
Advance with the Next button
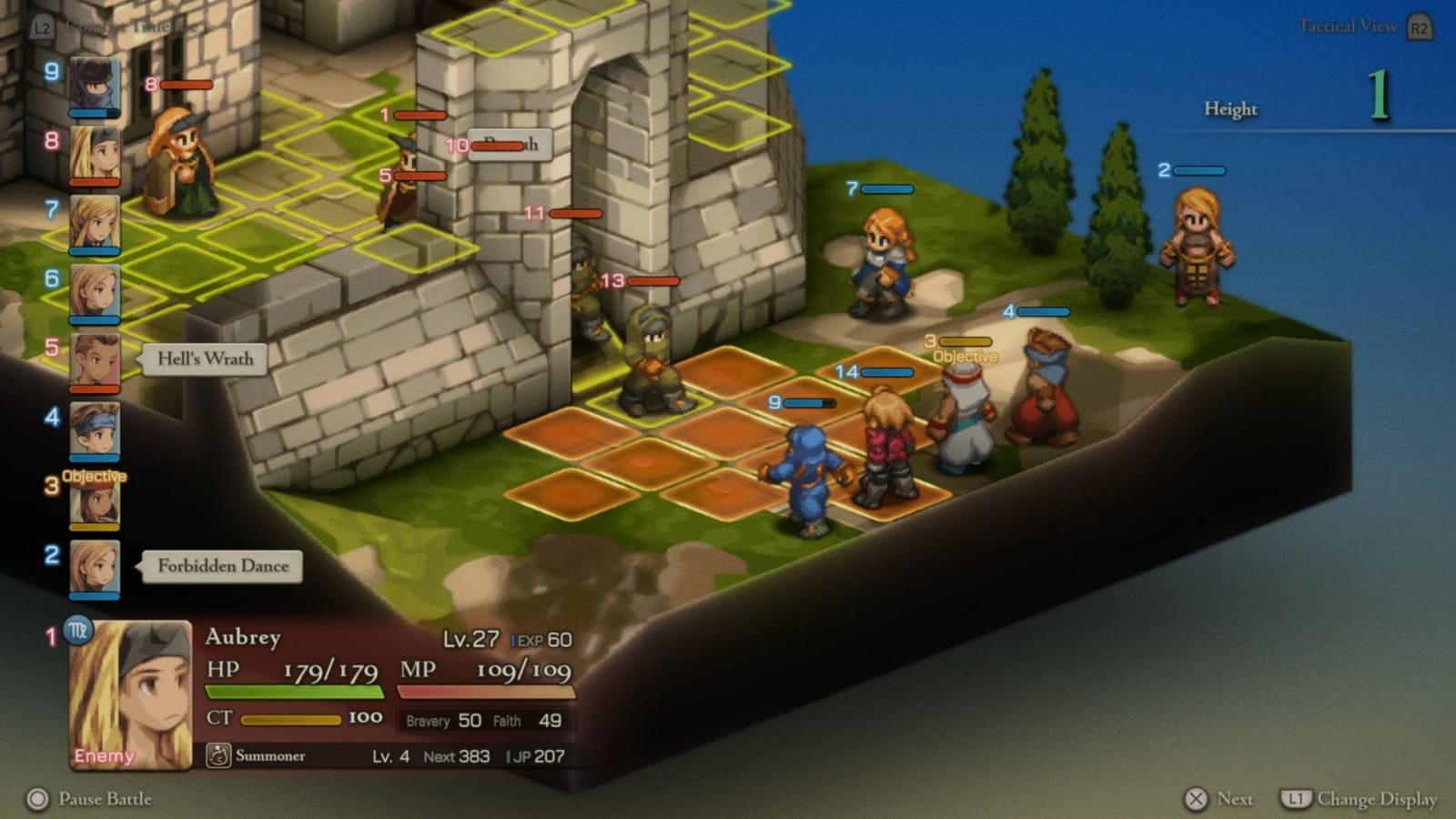(x=1221, y=799)
